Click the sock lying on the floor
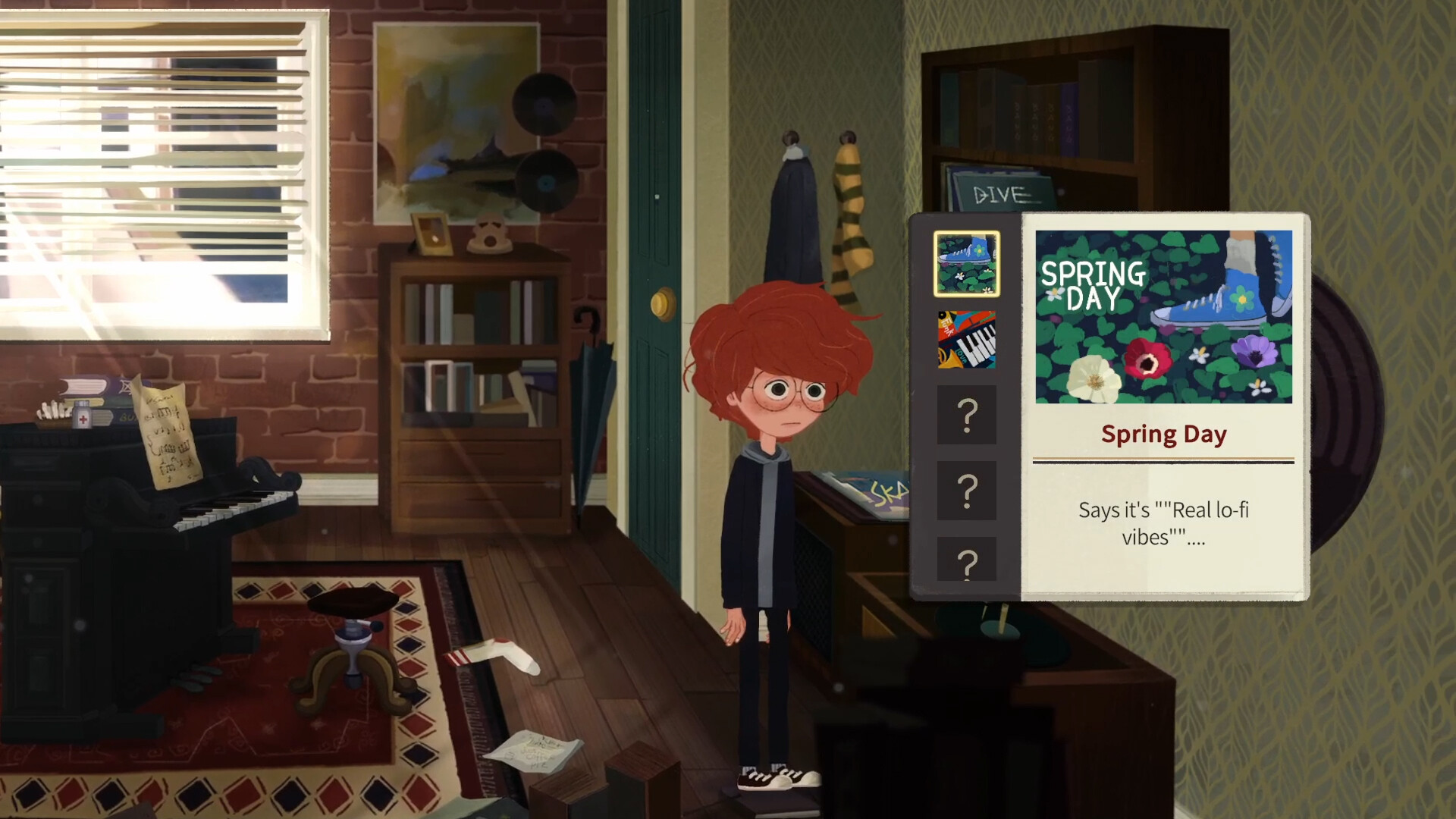The image size is (1456, 819). (491, 654)
